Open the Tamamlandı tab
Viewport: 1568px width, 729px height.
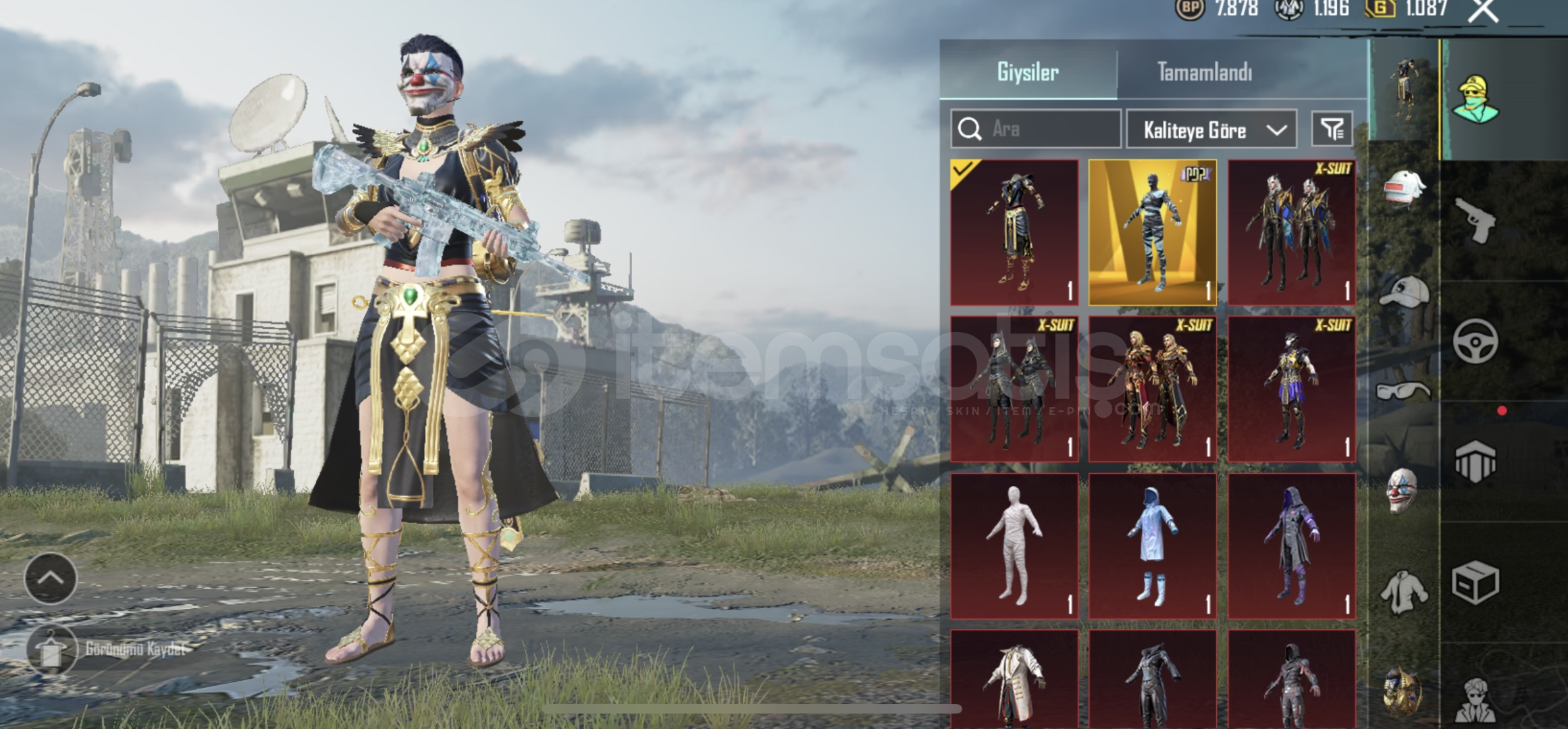1204,72
